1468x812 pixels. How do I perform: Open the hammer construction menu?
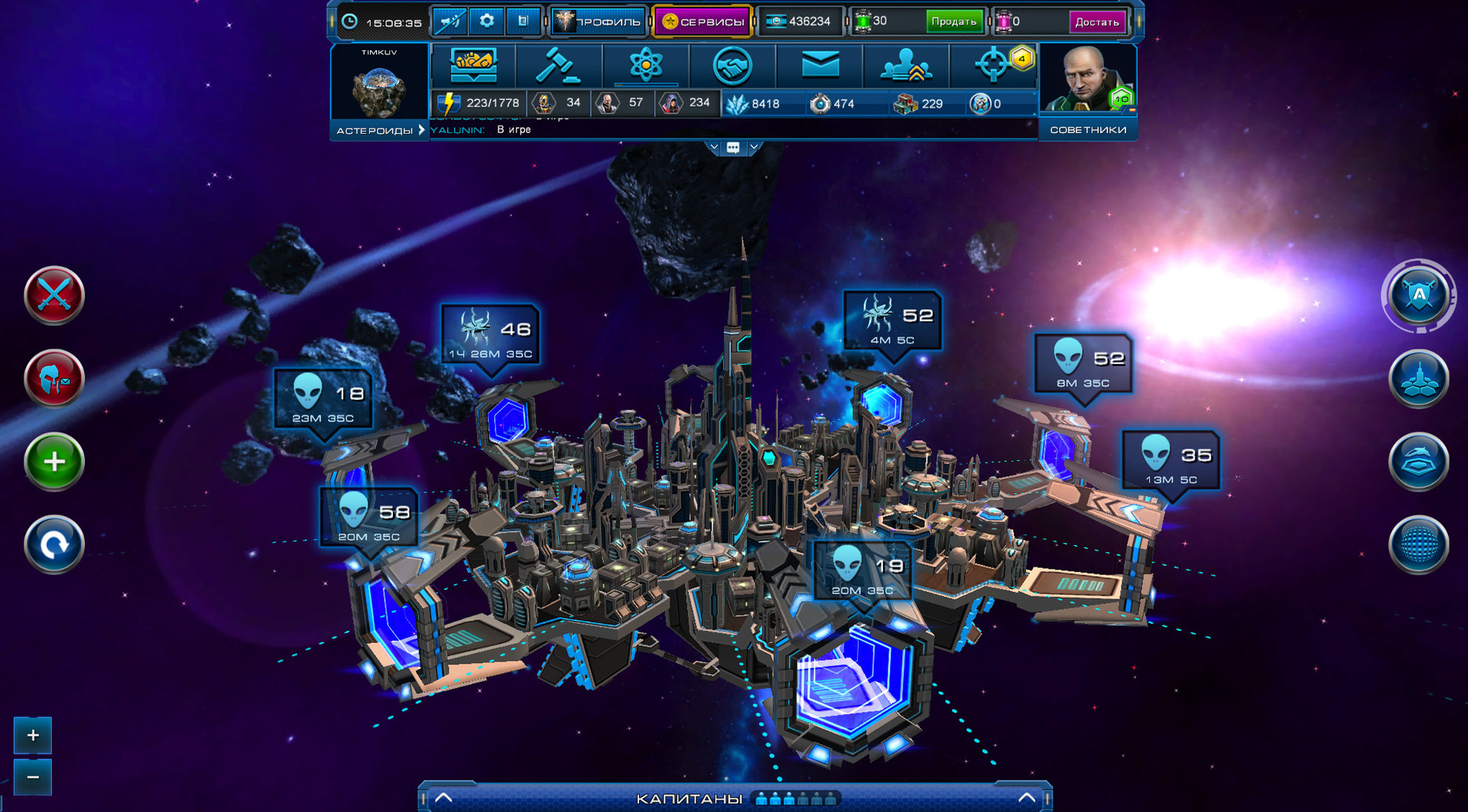click(x=558, y=66)
